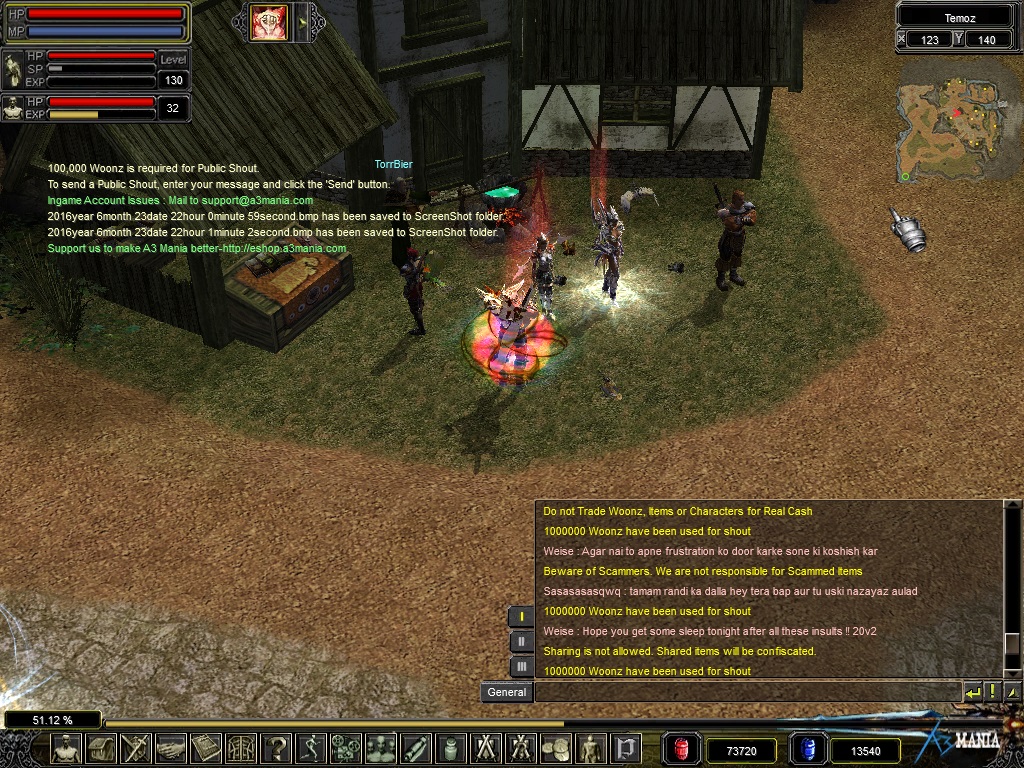Open the character status icon in the toolbar
This screenshot has height=768, width=1024.
coord(66,748)
